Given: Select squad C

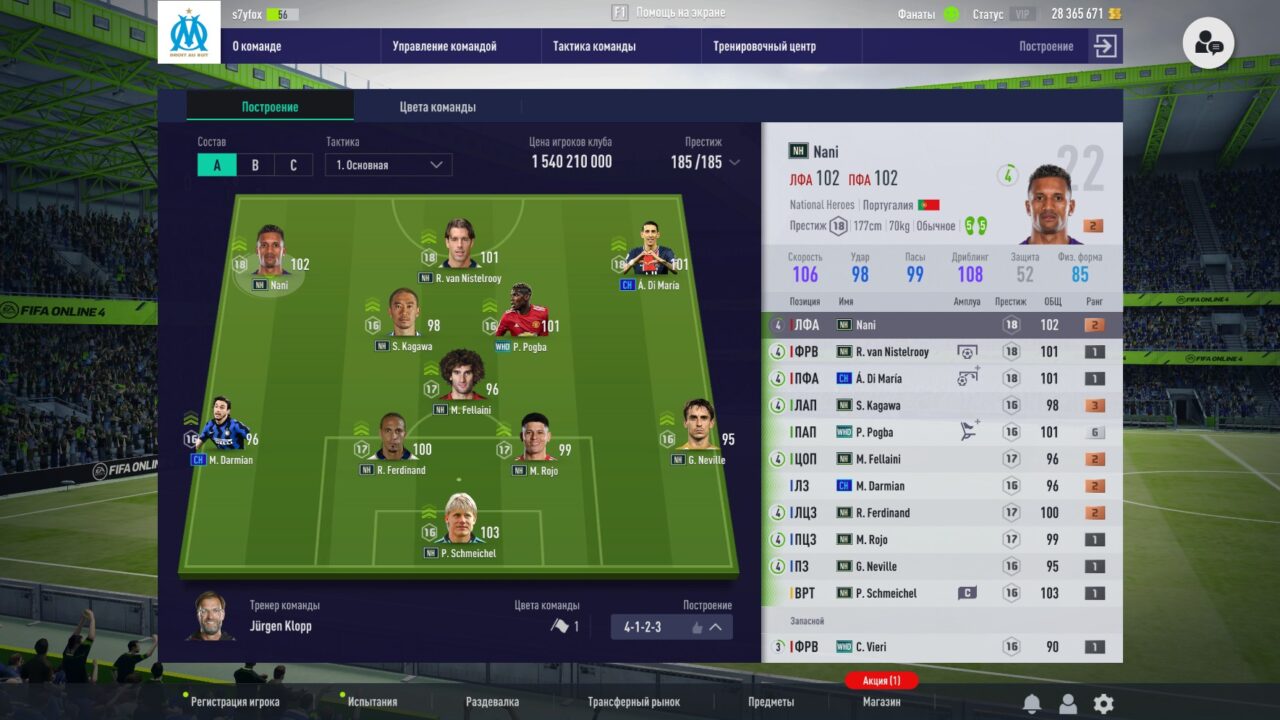Looking at the screenshot, I should [x=293, y=164].
